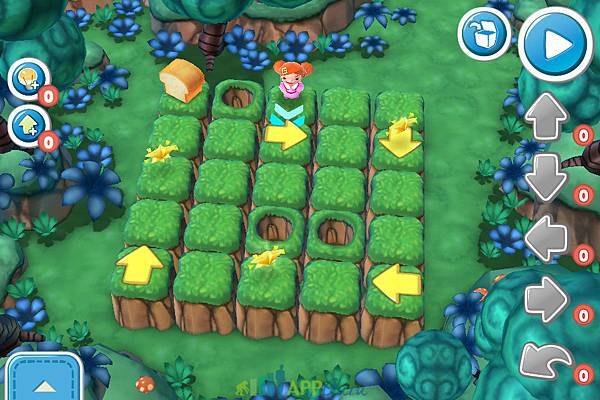Use the lightbulb hint button
Screen dimensions: 600x400
coord(26,78)
